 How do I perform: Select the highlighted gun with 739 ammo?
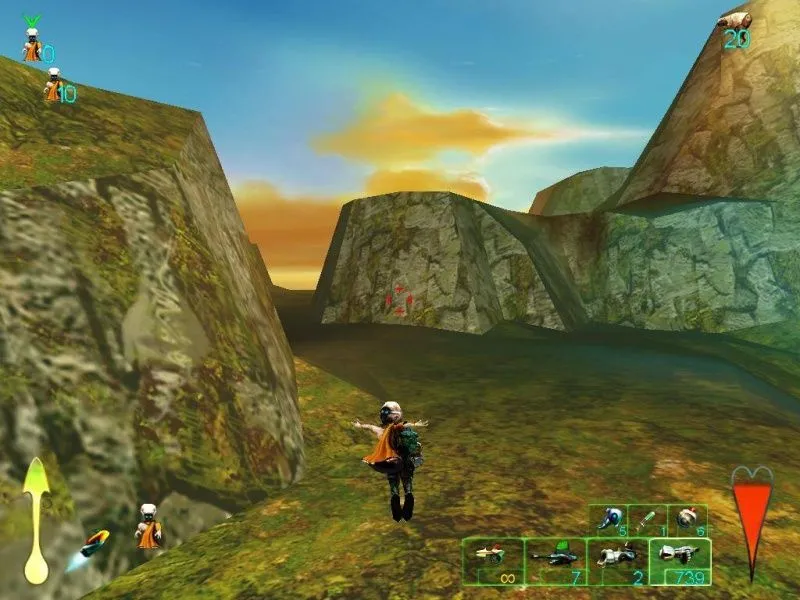click(680, 560)
